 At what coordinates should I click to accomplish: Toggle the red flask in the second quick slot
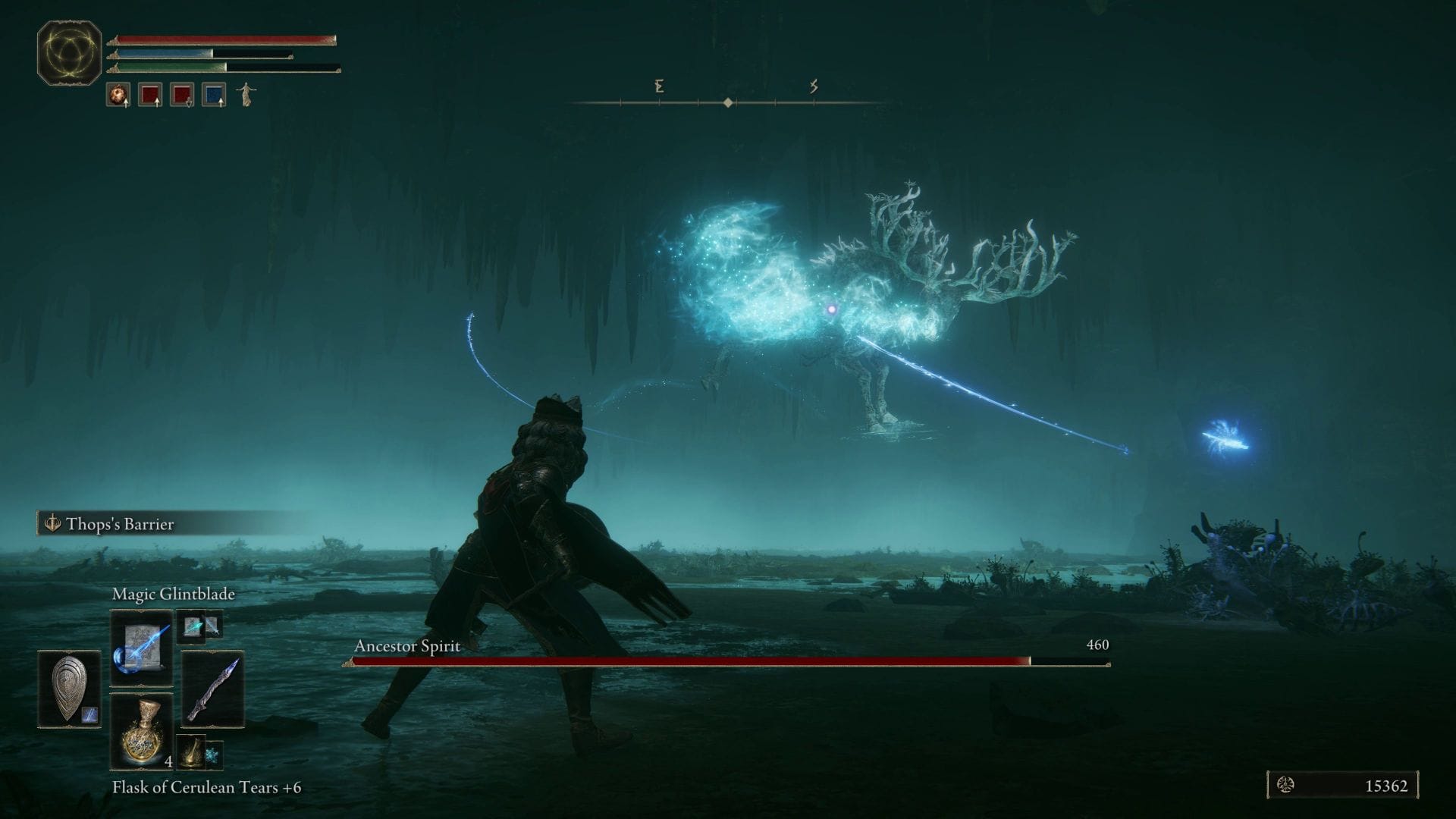[180, 95]
